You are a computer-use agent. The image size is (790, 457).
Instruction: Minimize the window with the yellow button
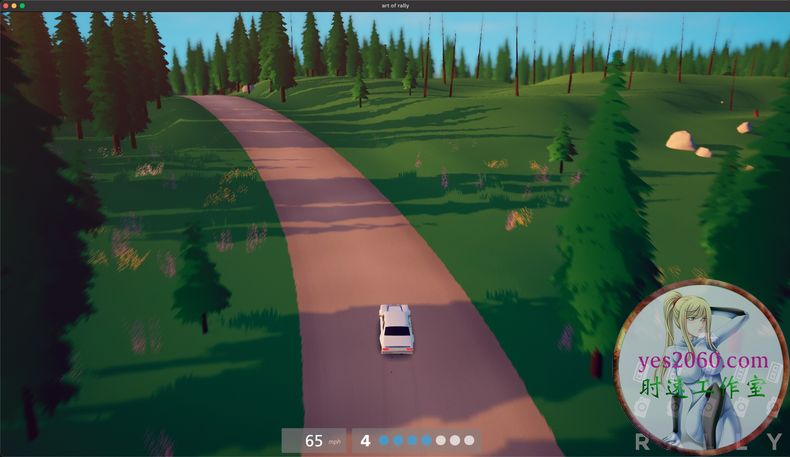pyautogui.click(x=14, y=6)
